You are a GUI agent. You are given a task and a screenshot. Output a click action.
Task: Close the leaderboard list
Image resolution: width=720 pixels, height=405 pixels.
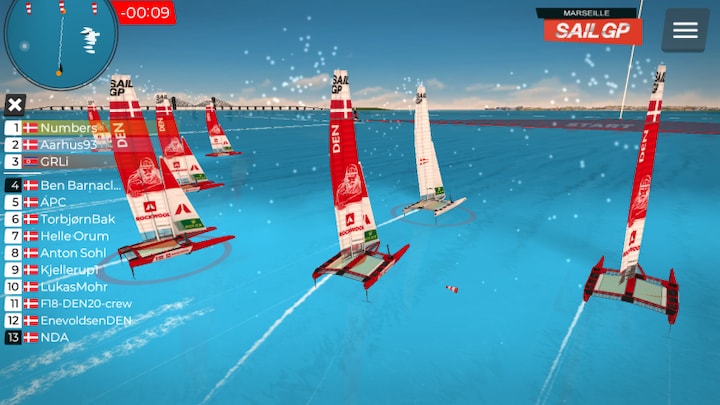pos(14,105)
